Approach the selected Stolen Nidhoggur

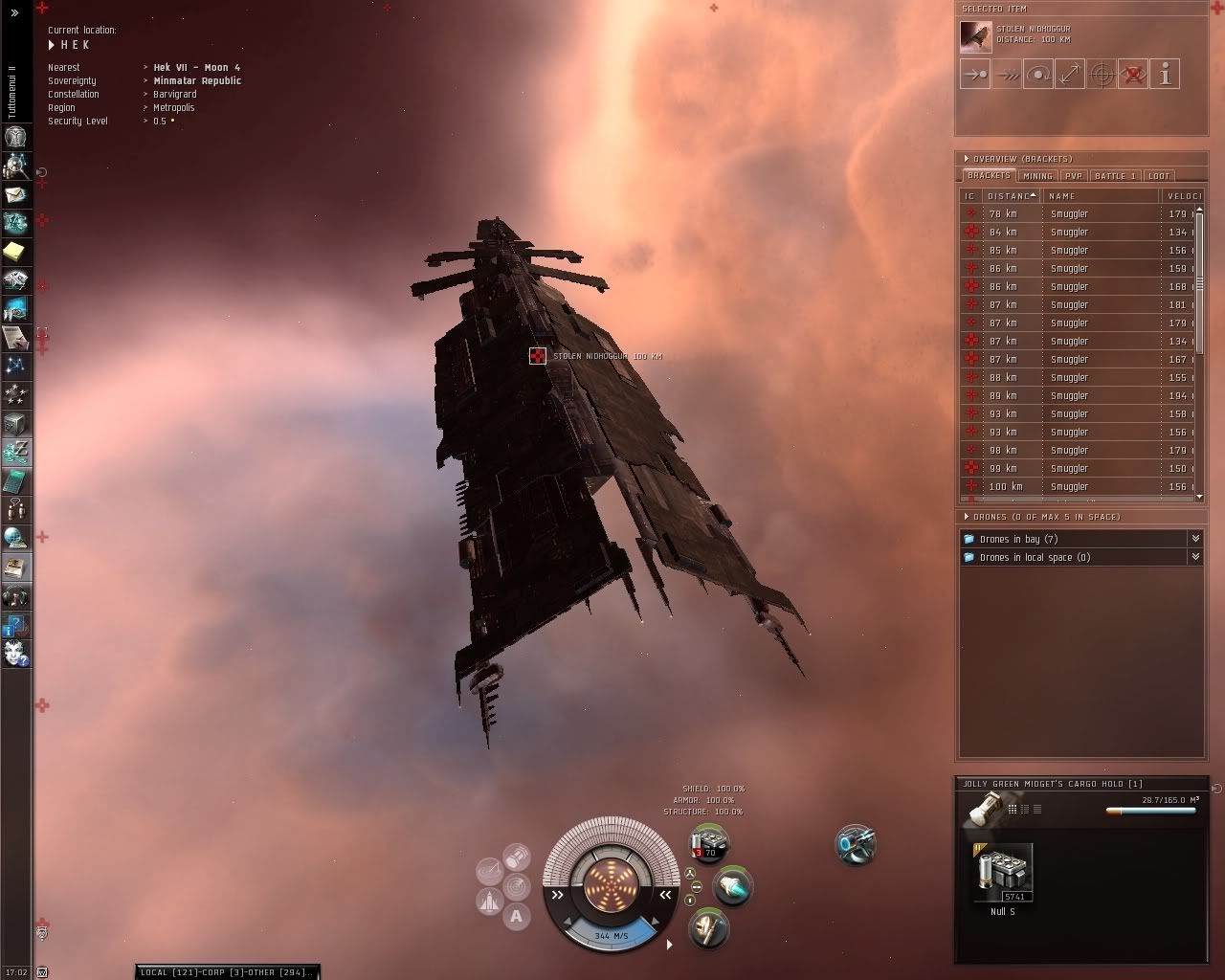point(975,74)
